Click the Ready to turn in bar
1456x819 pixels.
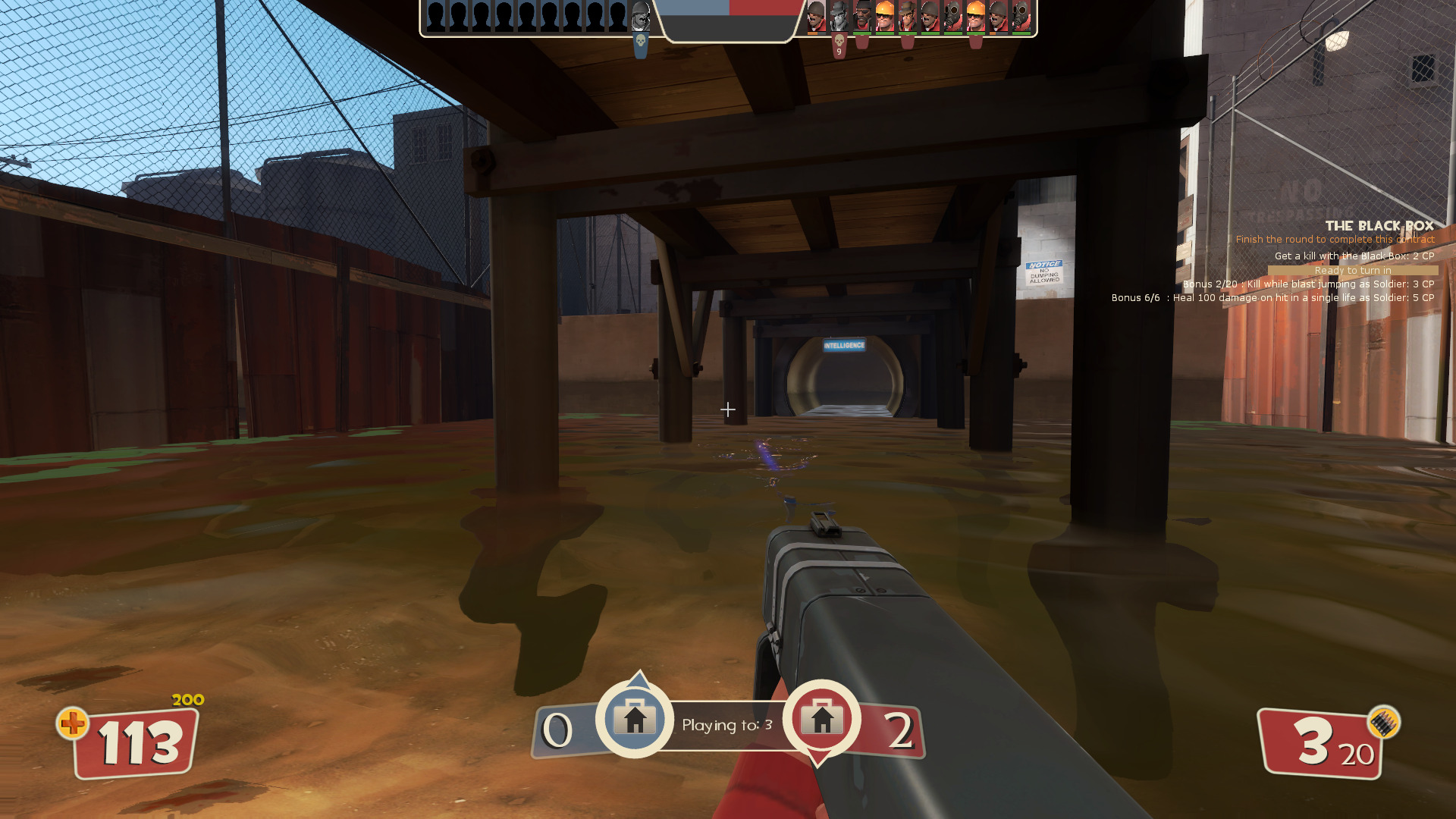[x=1352, y=271]
